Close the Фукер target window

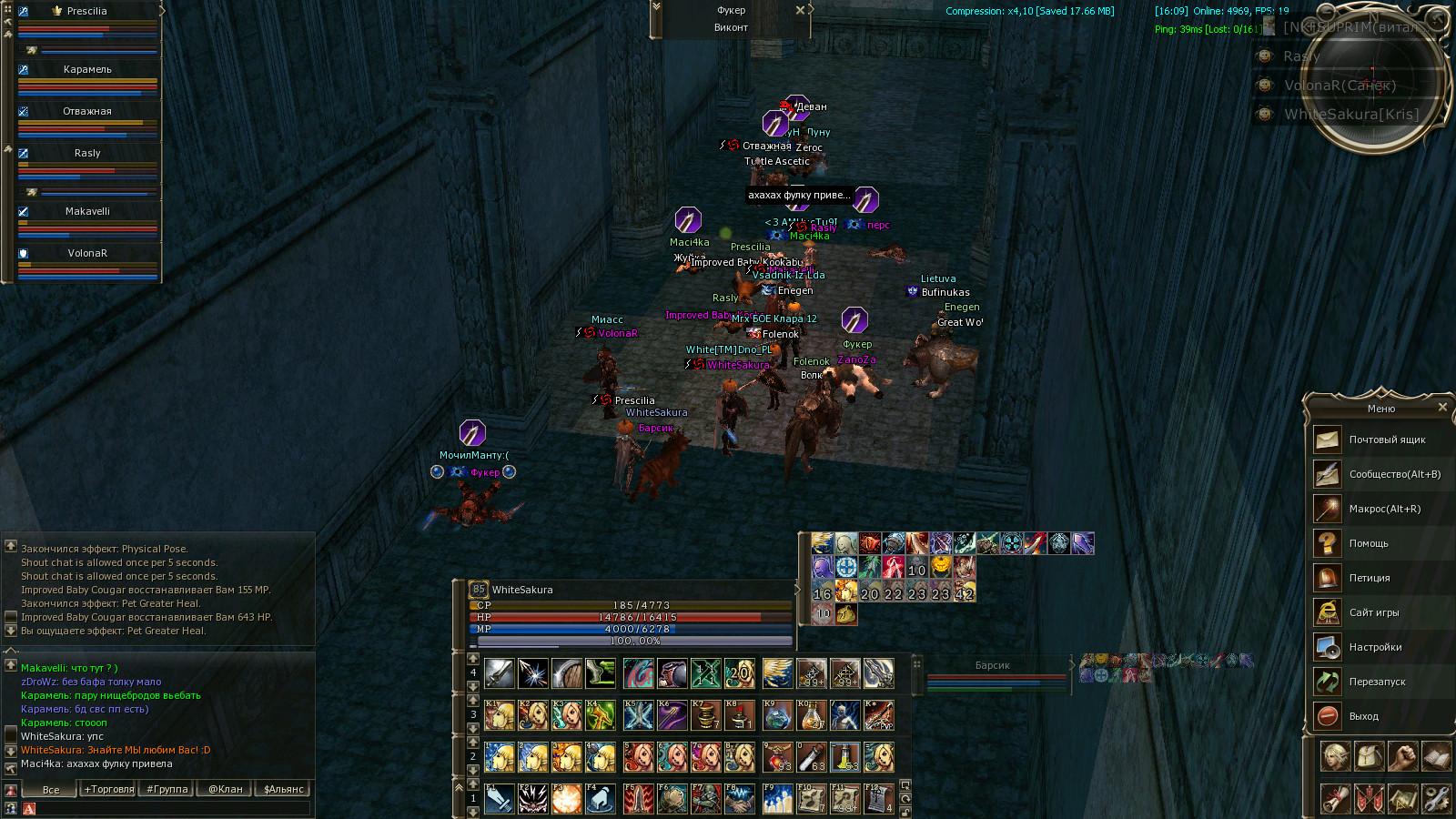coord(800,10)
